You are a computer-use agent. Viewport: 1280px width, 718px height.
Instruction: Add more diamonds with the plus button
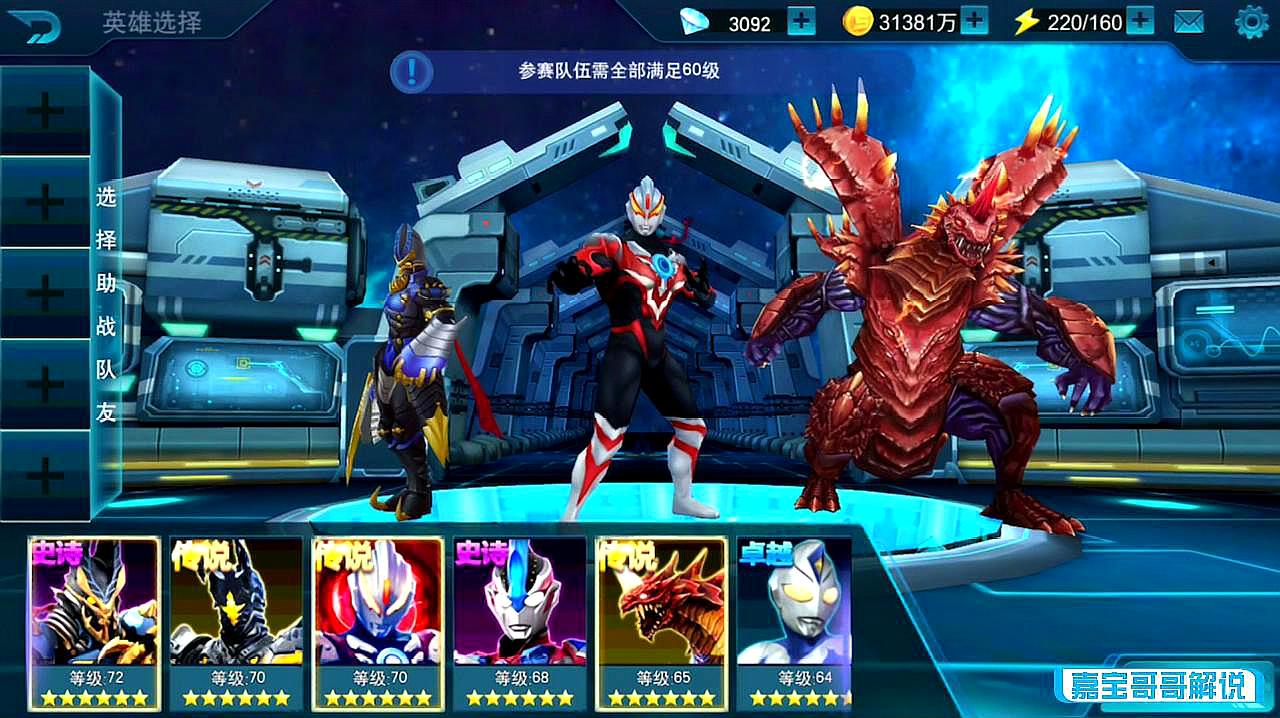[801, 21]
